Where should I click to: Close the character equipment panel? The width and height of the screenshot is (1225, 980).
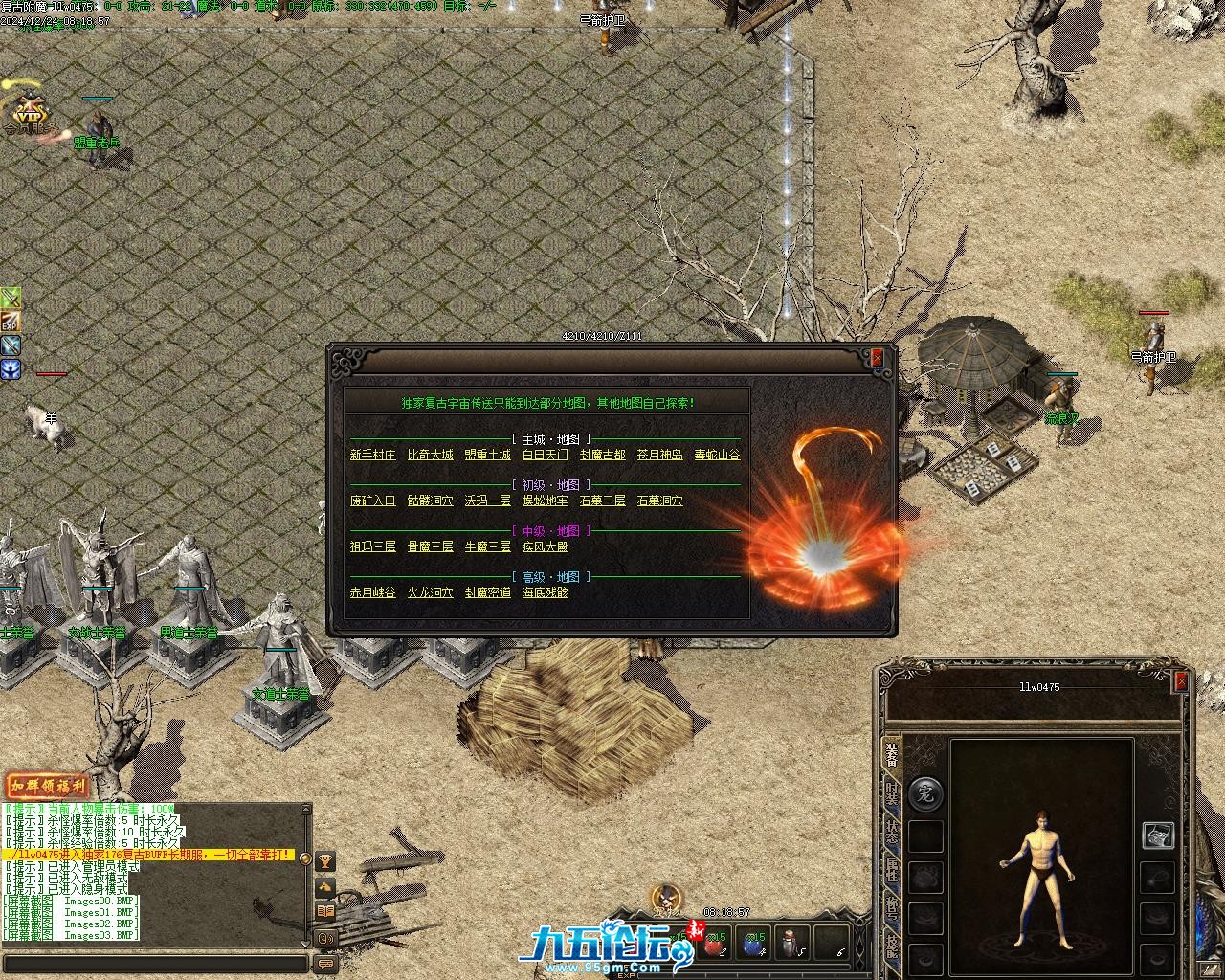coord(1181,680)
